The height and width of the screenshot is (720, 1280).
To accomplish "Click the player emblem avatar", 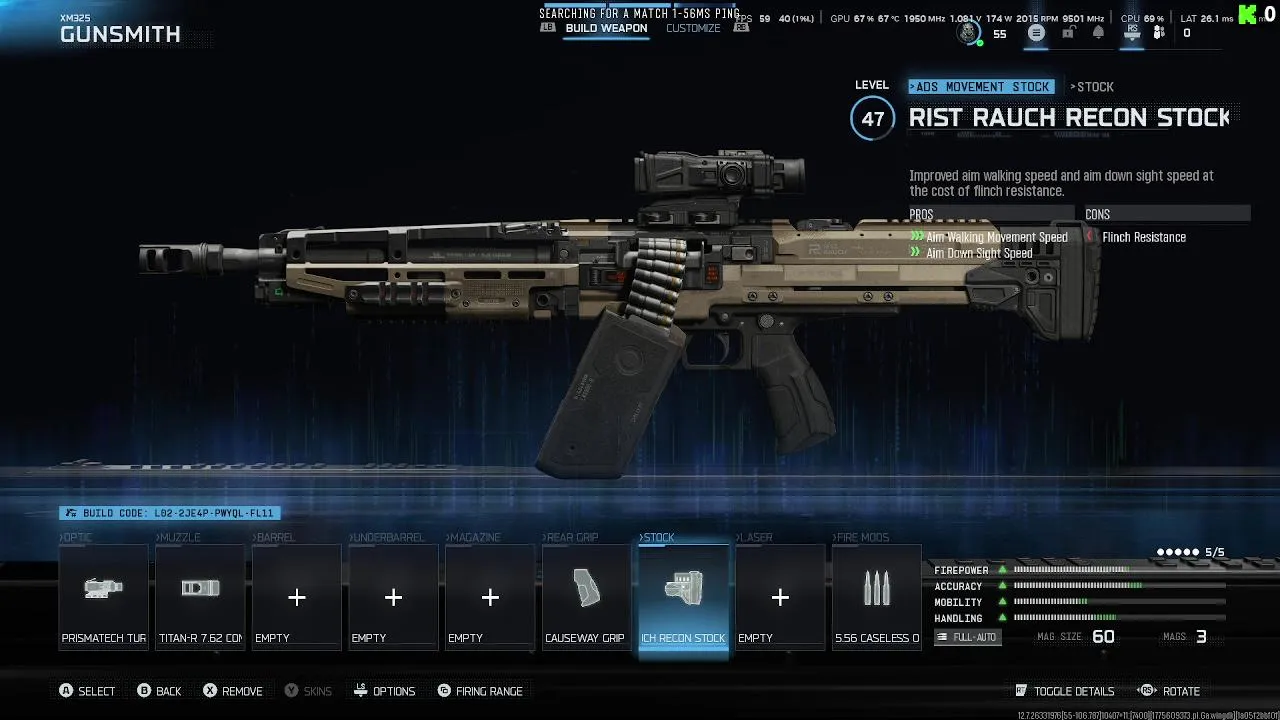I will pos(967,33).
